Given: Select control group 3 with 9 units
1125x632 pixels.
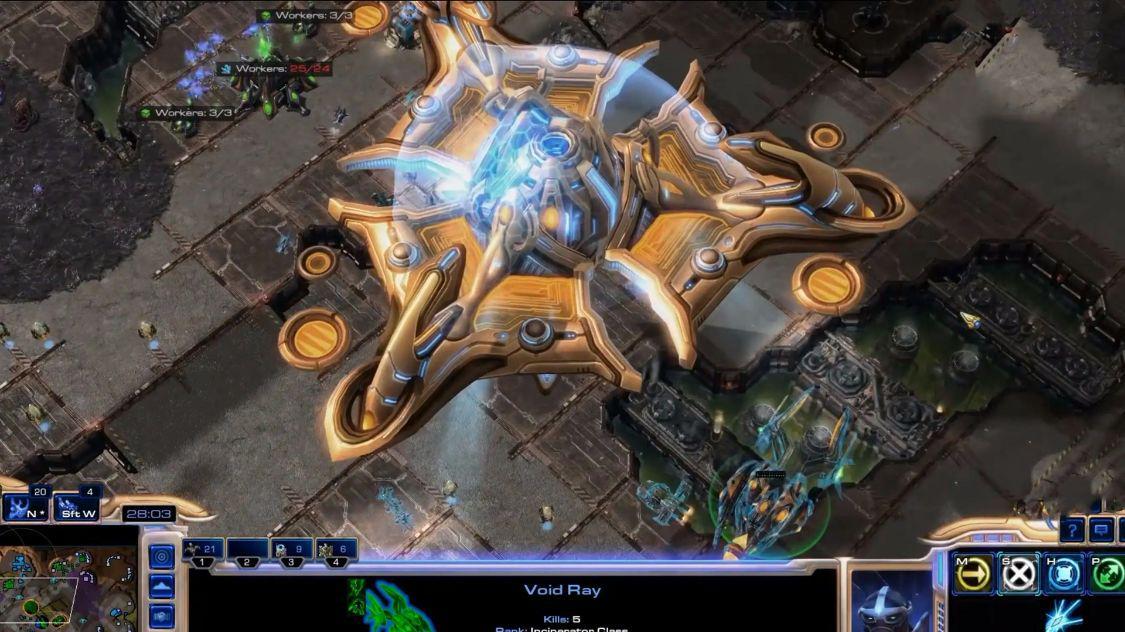Looking at the screenshot, I should pos(292,550).
